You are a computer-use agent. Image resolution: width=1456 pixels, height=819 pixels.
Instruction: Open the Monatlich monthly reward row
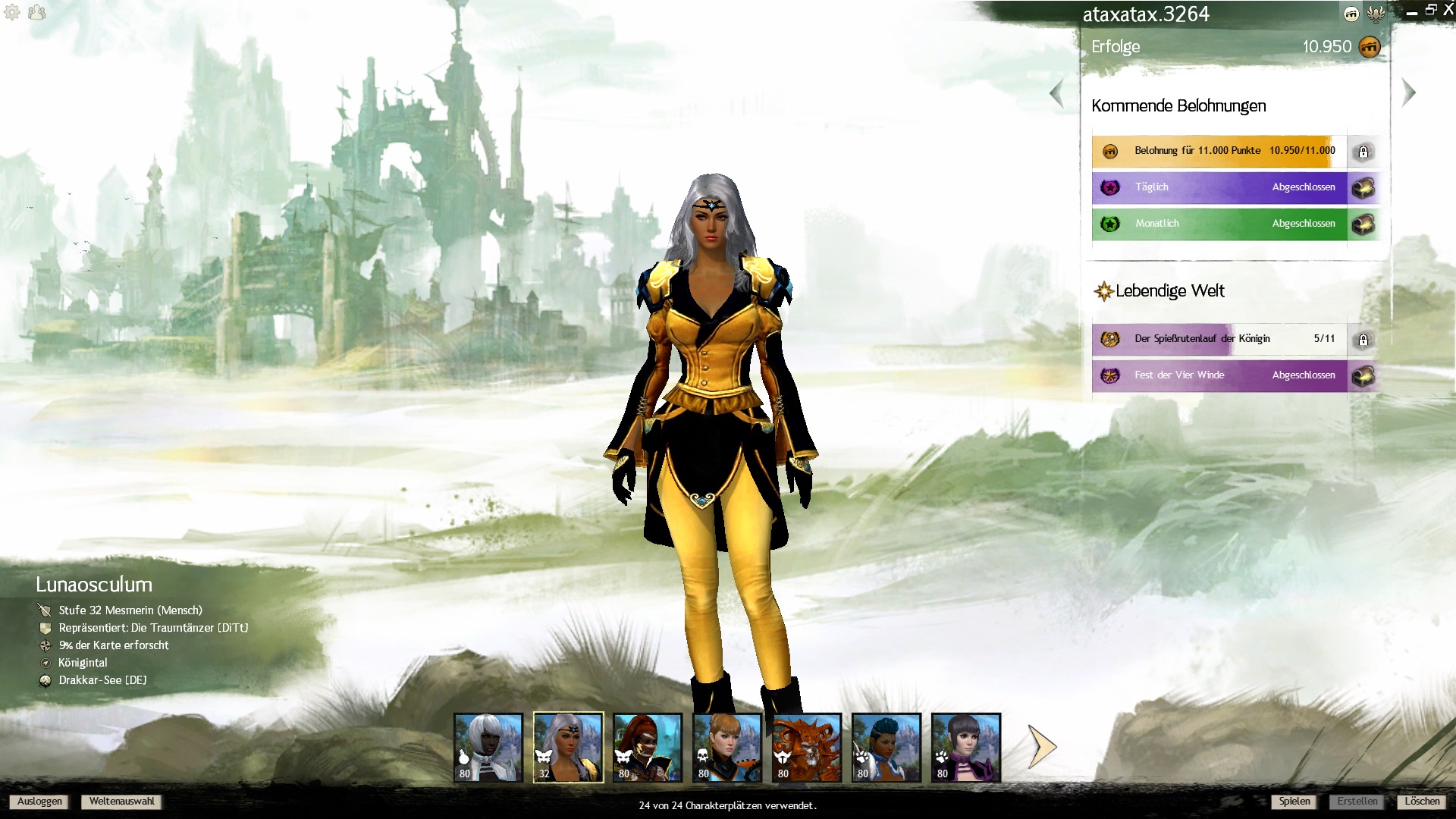tap(1219, 224)
